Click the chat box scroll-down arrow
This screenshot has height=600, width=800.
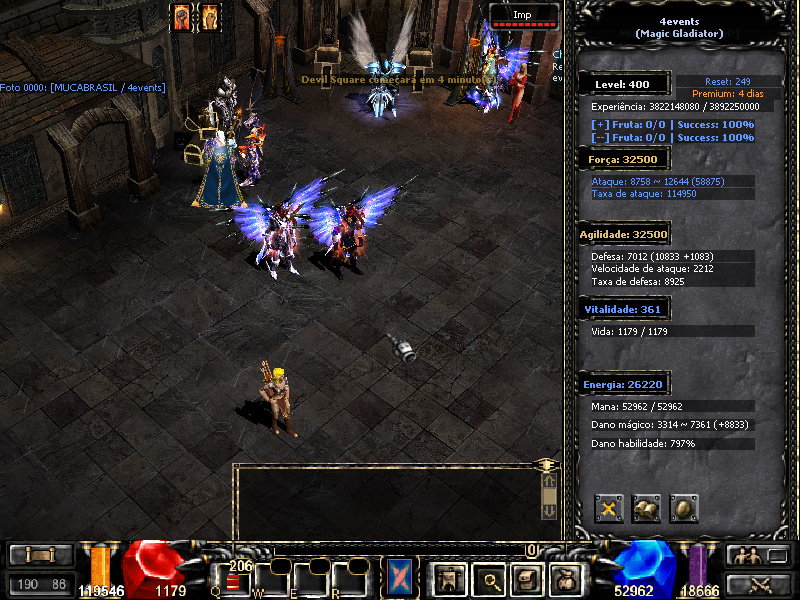tap(548, 509)
